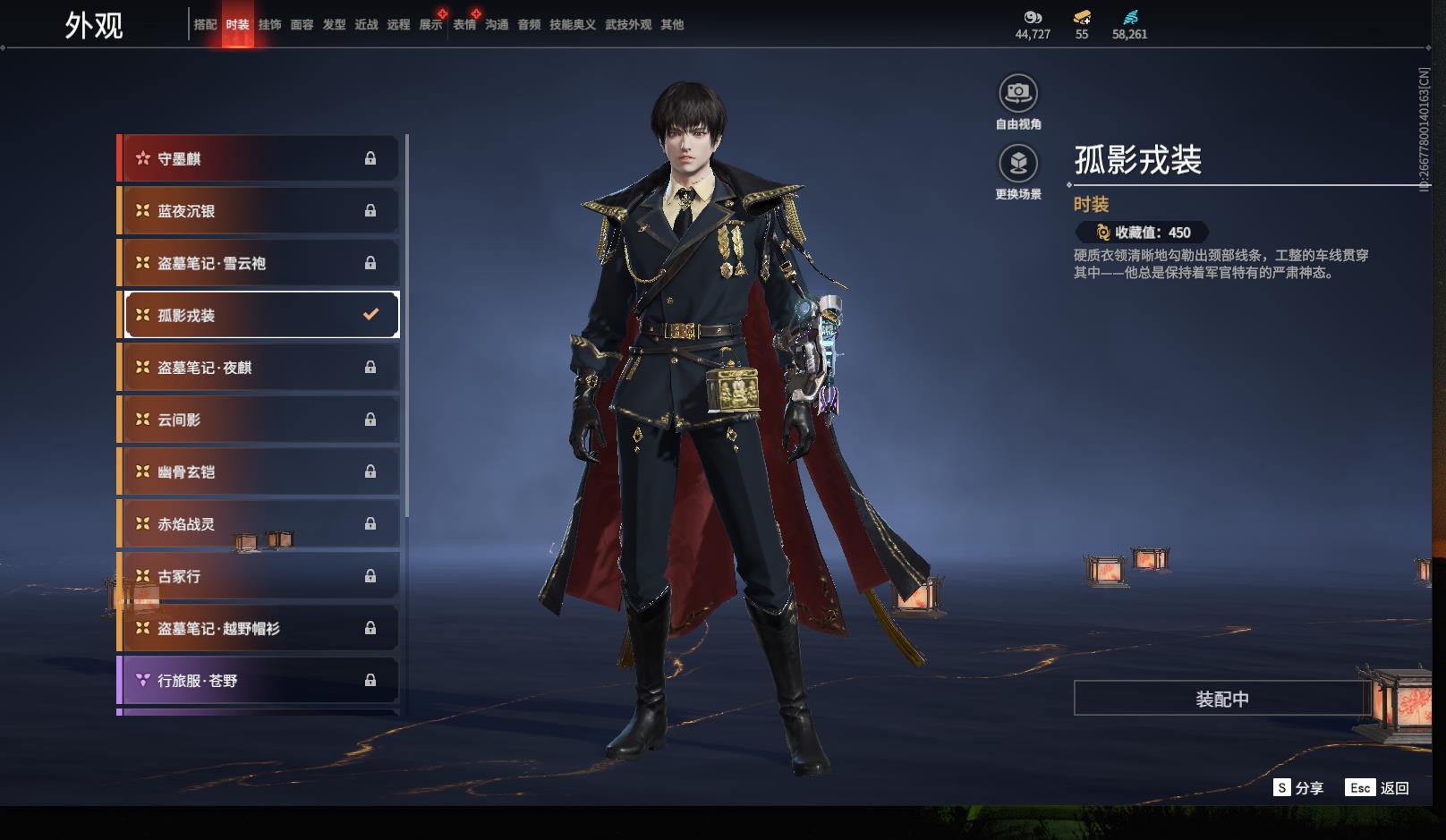The image size is (1446, 840).
Task: Open the 技能奥义 tab
Action: click(572, 25)
